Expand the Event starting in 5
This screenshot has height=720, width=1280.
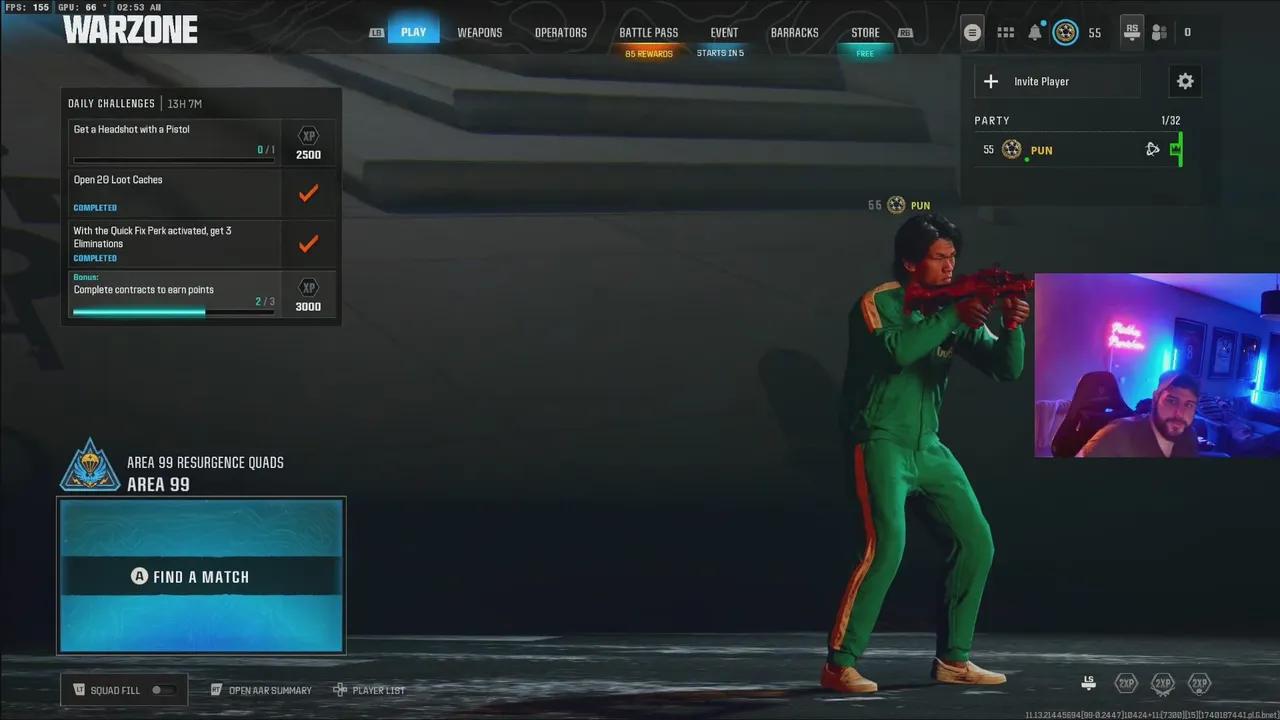click(x=724, y=32)
